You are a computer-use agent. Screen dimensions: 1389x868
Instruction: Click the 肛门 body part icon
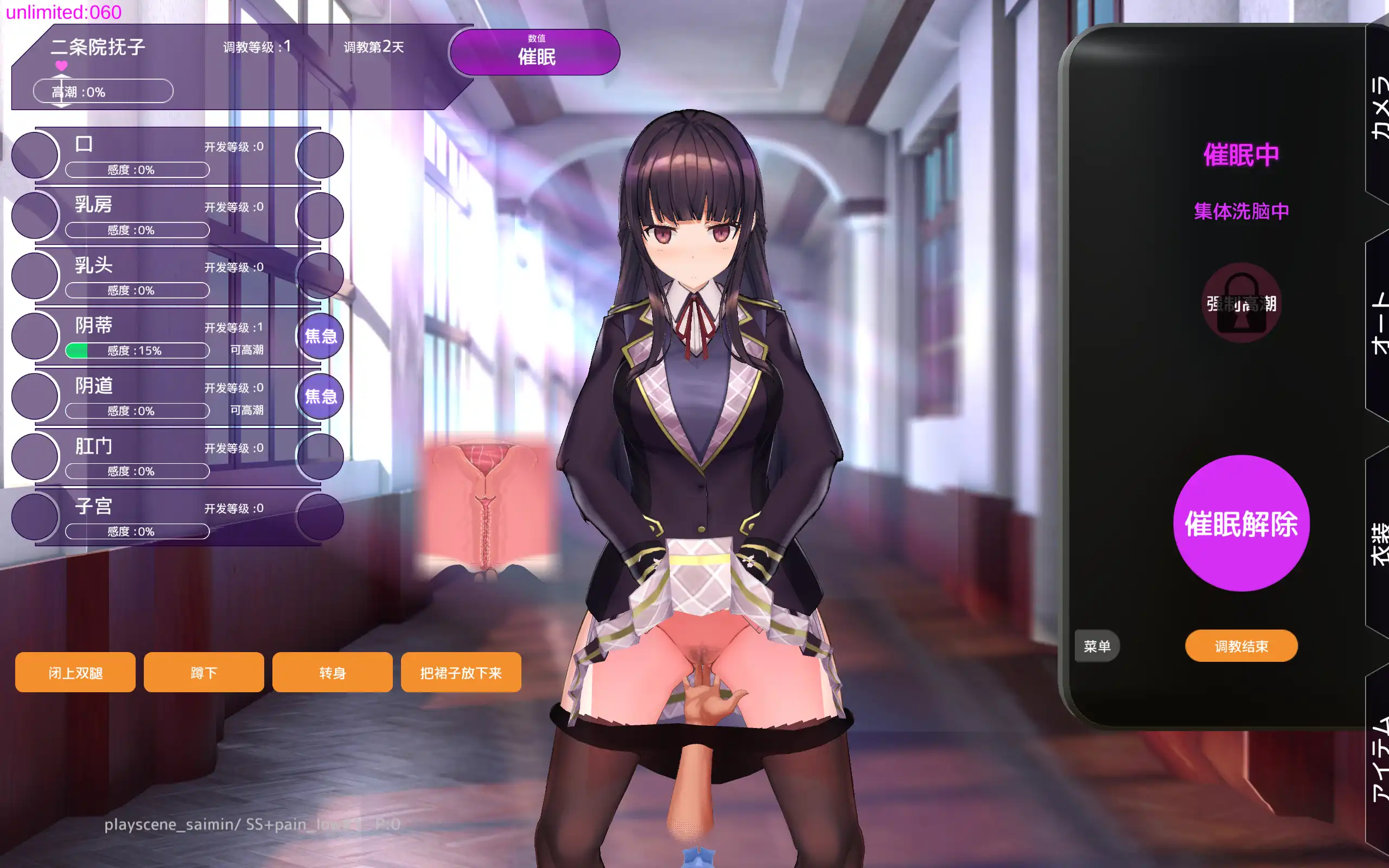pyautogui.click(x=34, y=456)
